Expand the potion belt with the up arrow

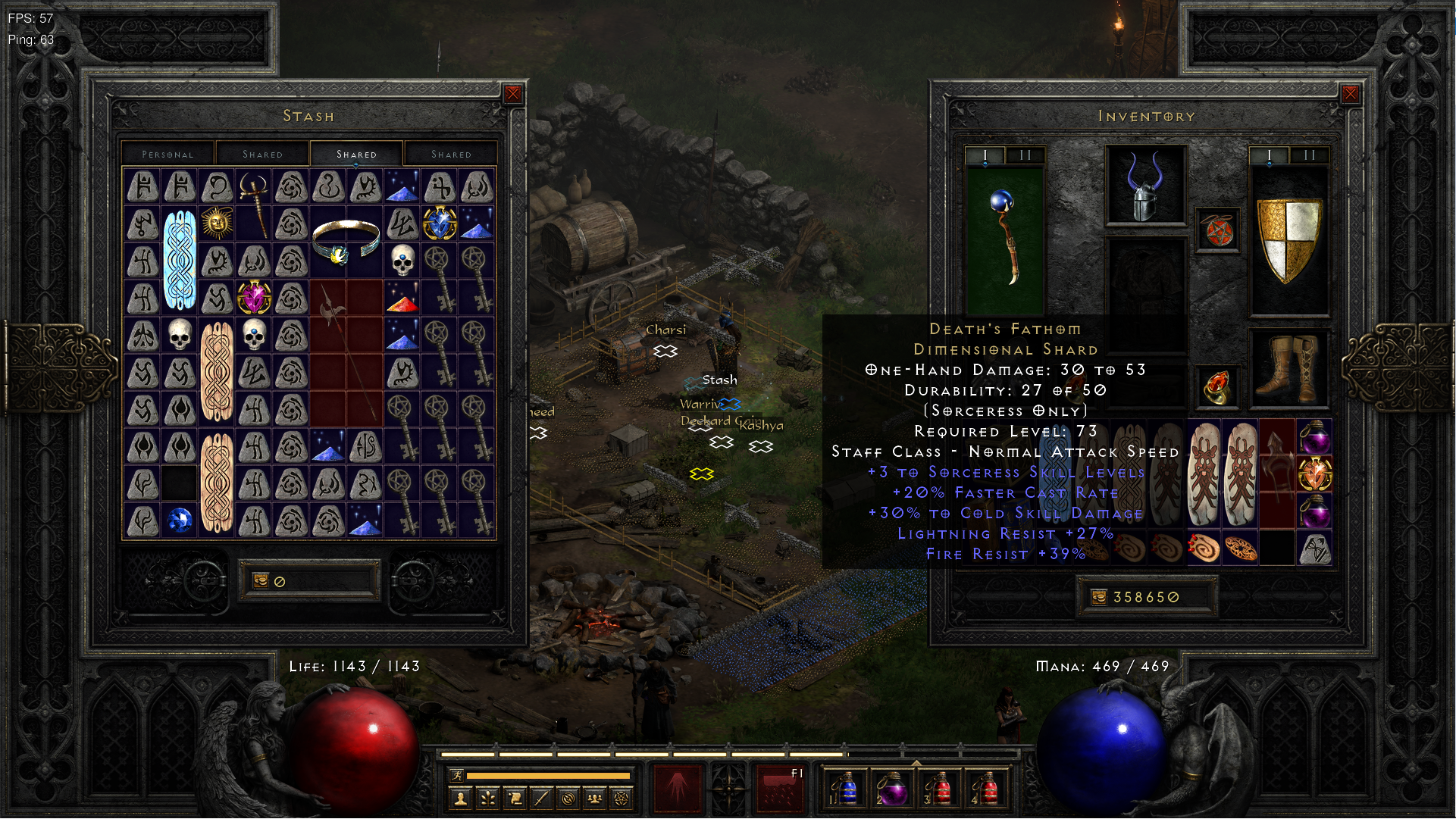pyautogui.click(x=916, y=763)
